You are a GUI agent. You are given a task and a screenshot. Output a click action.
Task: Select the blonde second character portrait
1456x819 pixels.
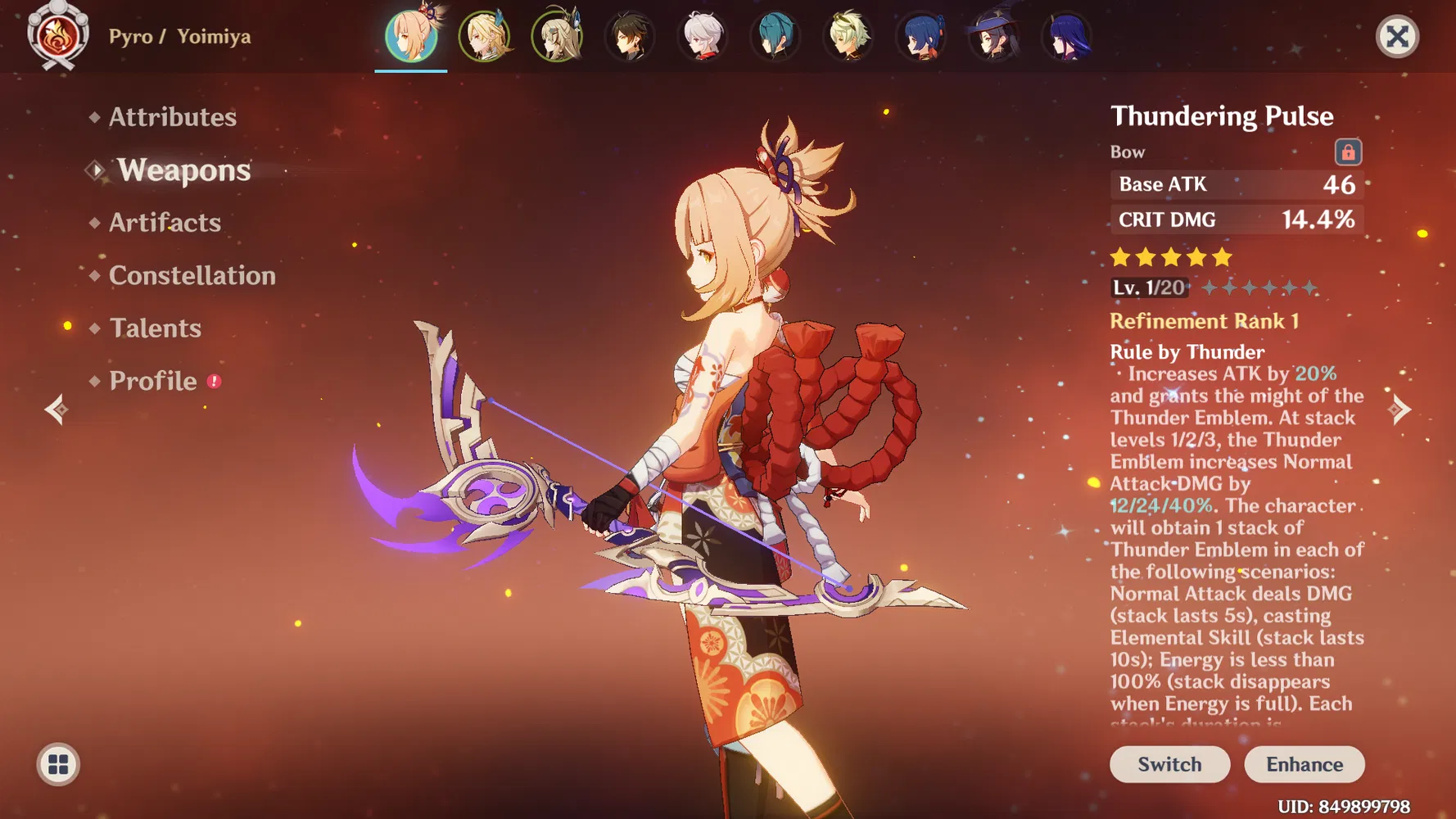pyautogui.click(x=485, y=36)
